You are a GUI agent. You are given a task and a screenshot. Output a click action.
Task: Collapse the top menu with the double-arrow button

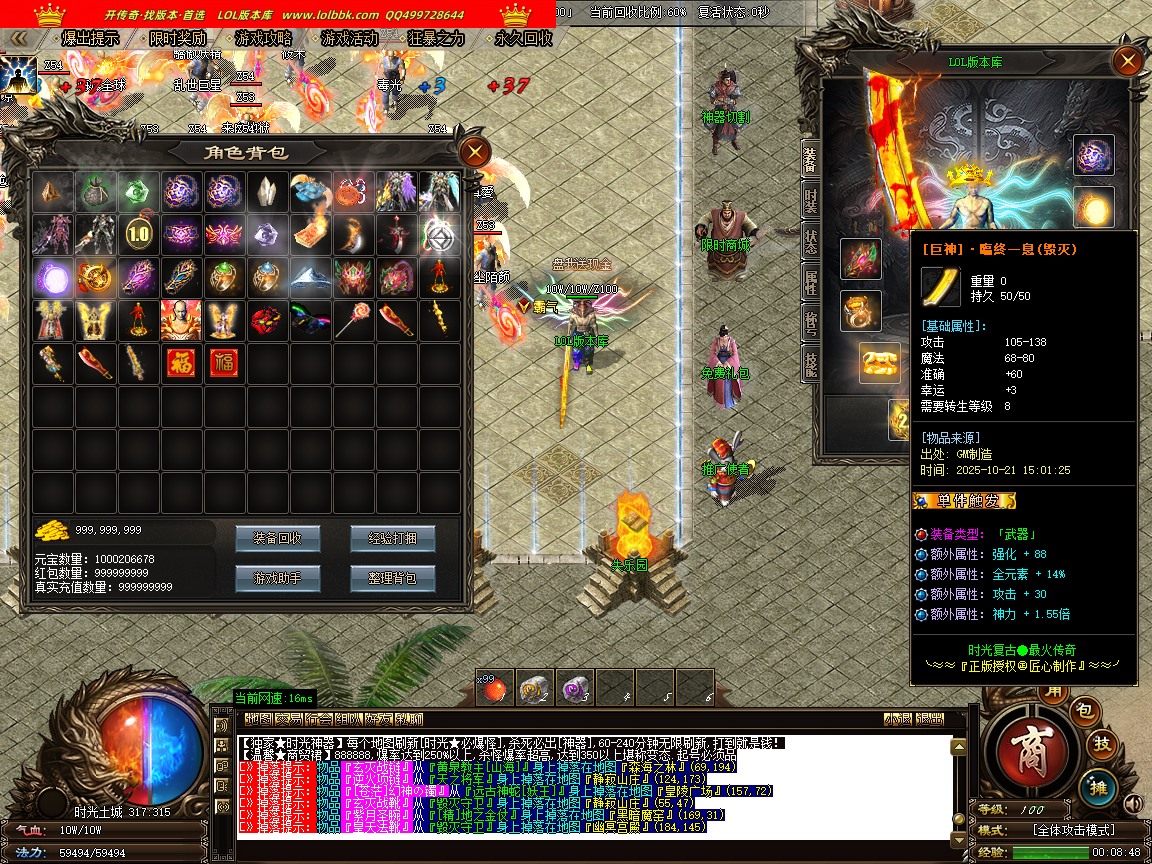pos(17,38)
